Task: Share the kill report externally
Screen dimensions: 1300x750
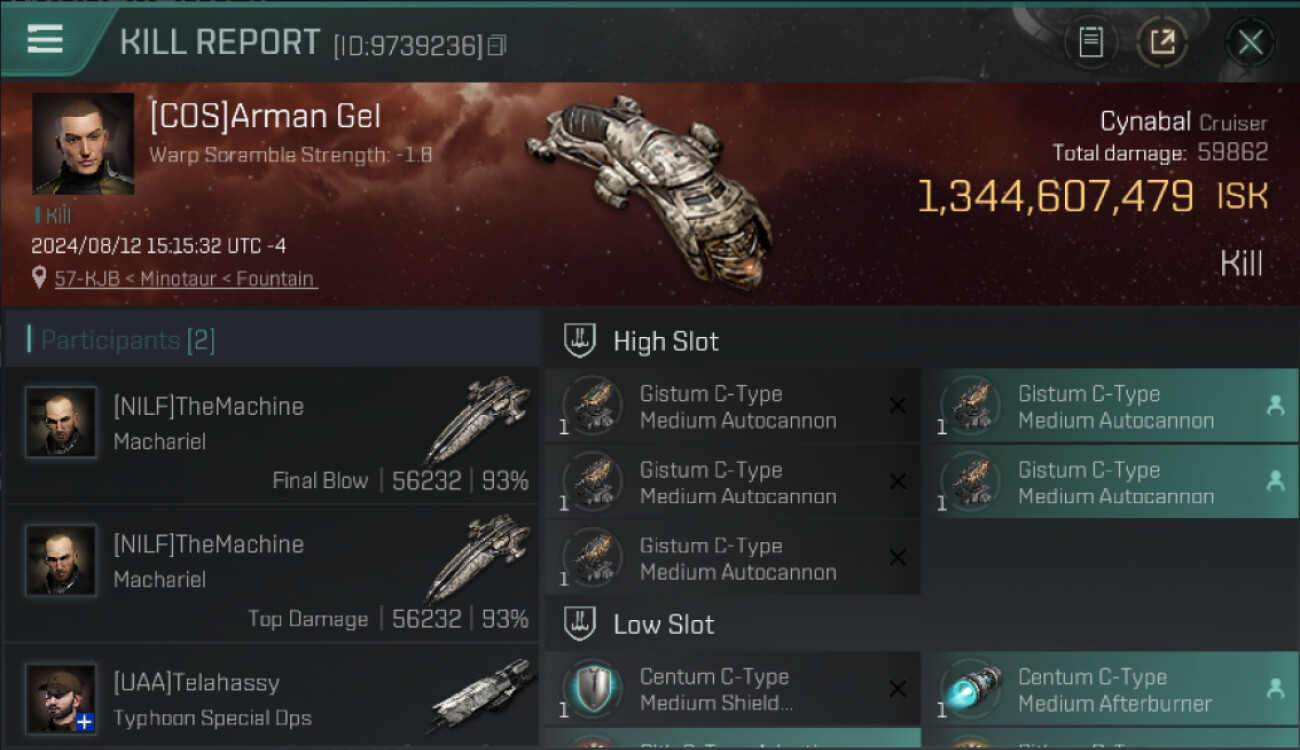Action: click(x=1162, y=42)
